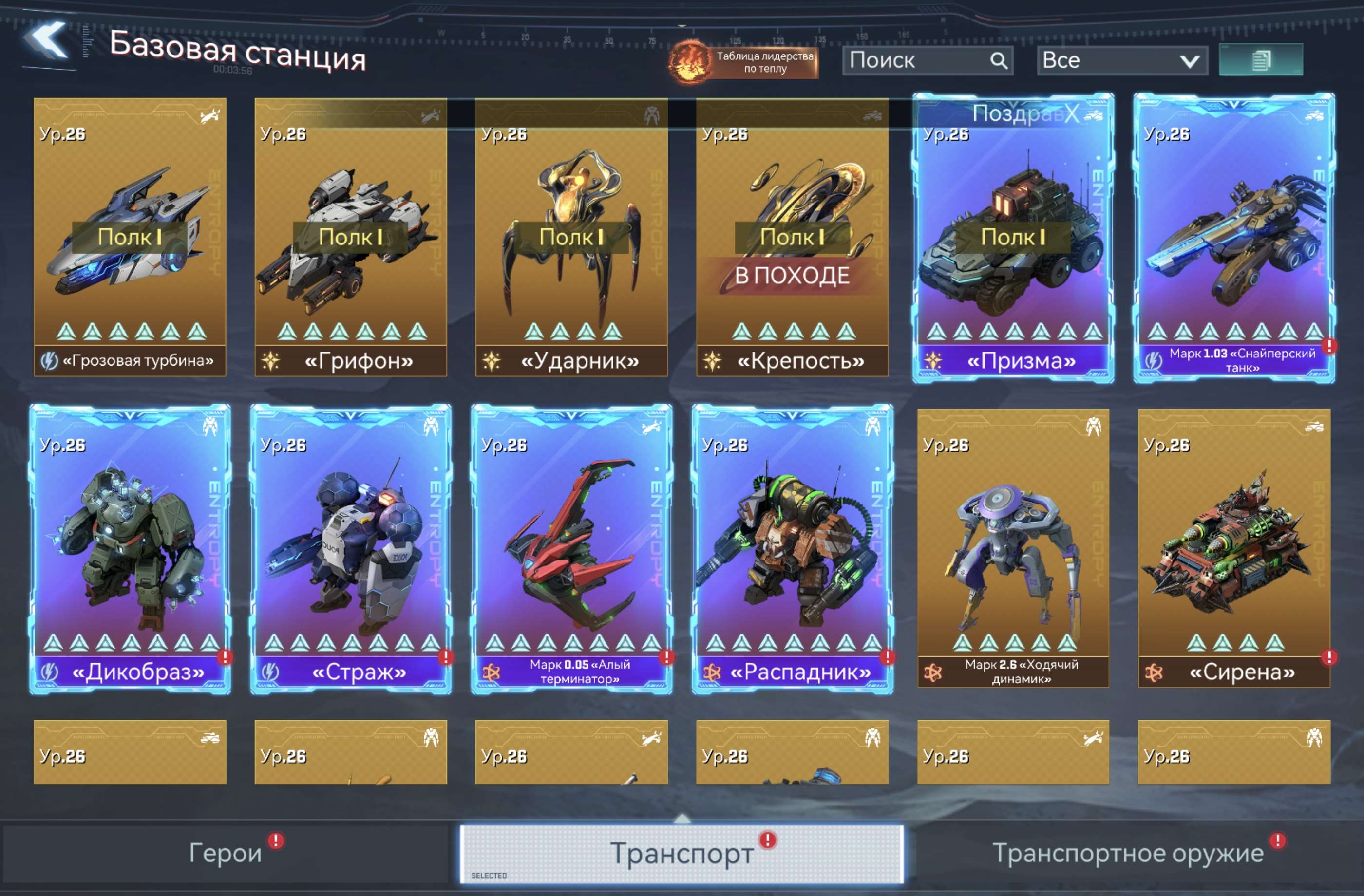
Task: Choose the «Грифон» vehicle card
Action: [351, 237]
